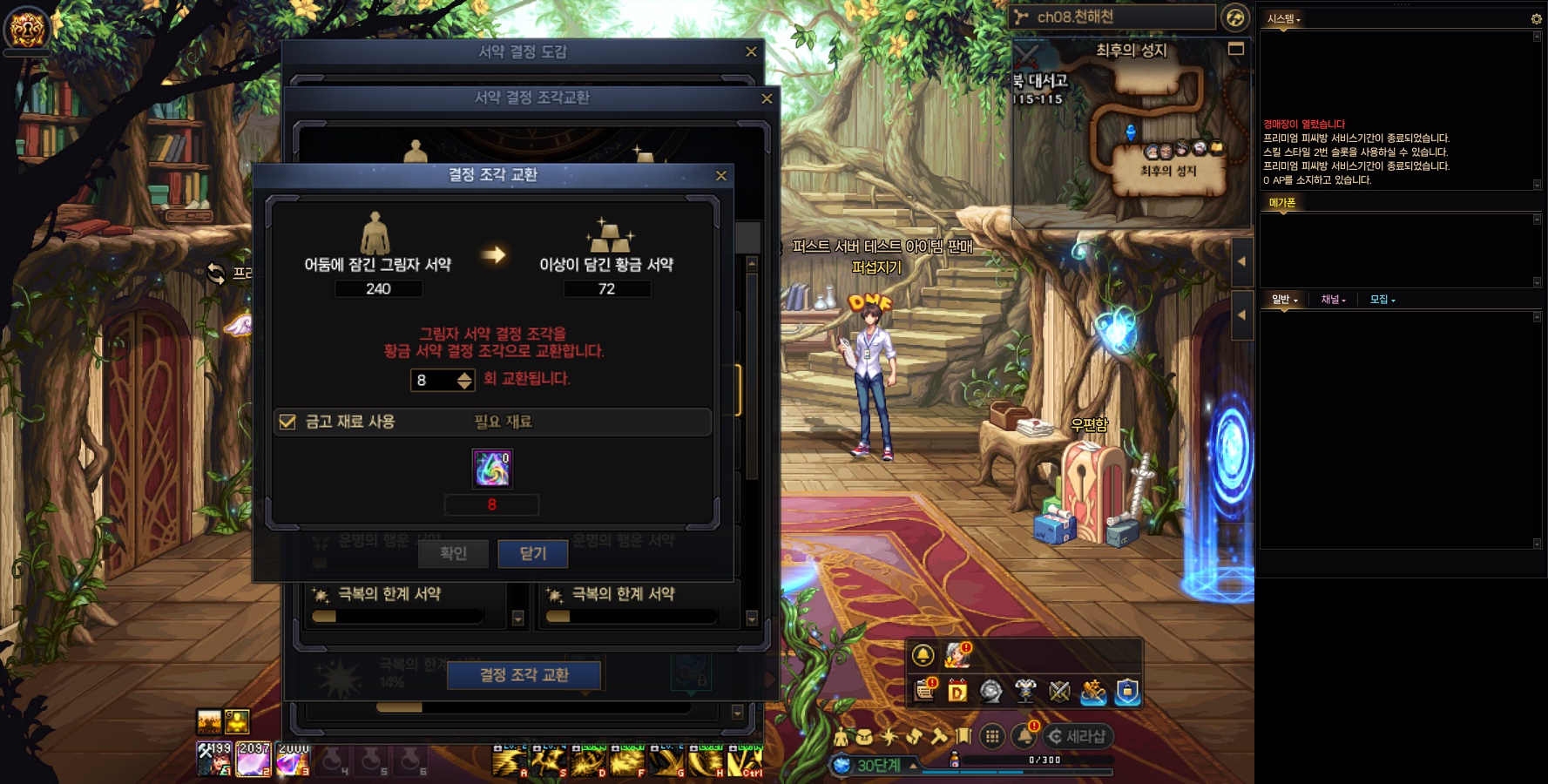Open the ch08.천해천 channel selector
Viewport: 1548px width, 784px height.
1112,17
